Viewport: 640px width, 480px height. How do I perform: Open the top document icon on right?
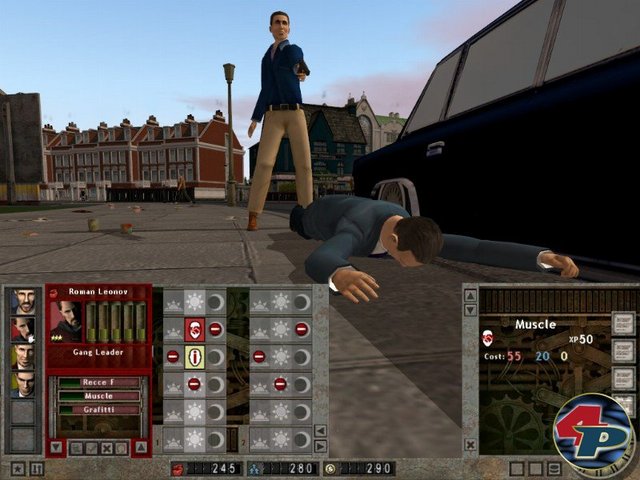(x=622, y=322)
